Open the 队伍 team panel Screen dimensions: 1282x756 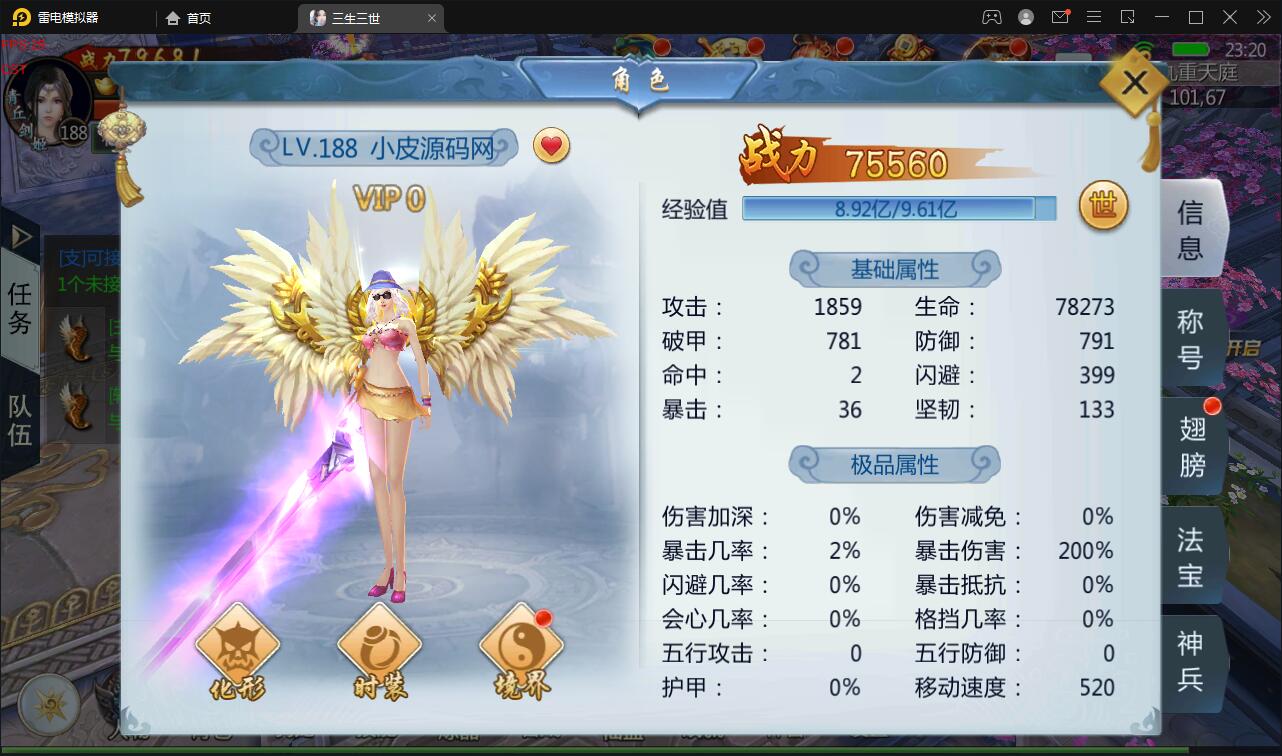20,420
